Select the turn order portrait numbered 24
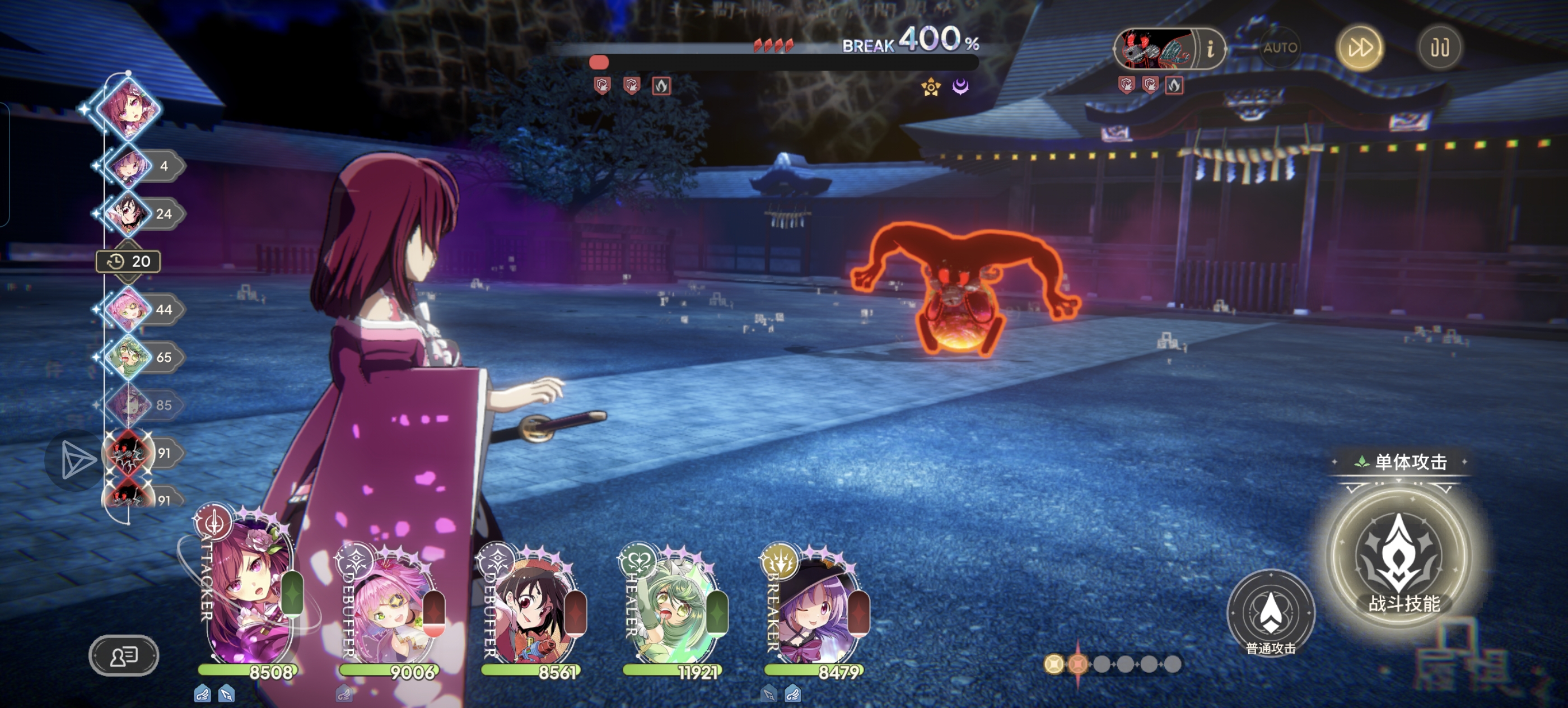The width and height of the screenshot is (1568, 708). pos(128,213)
